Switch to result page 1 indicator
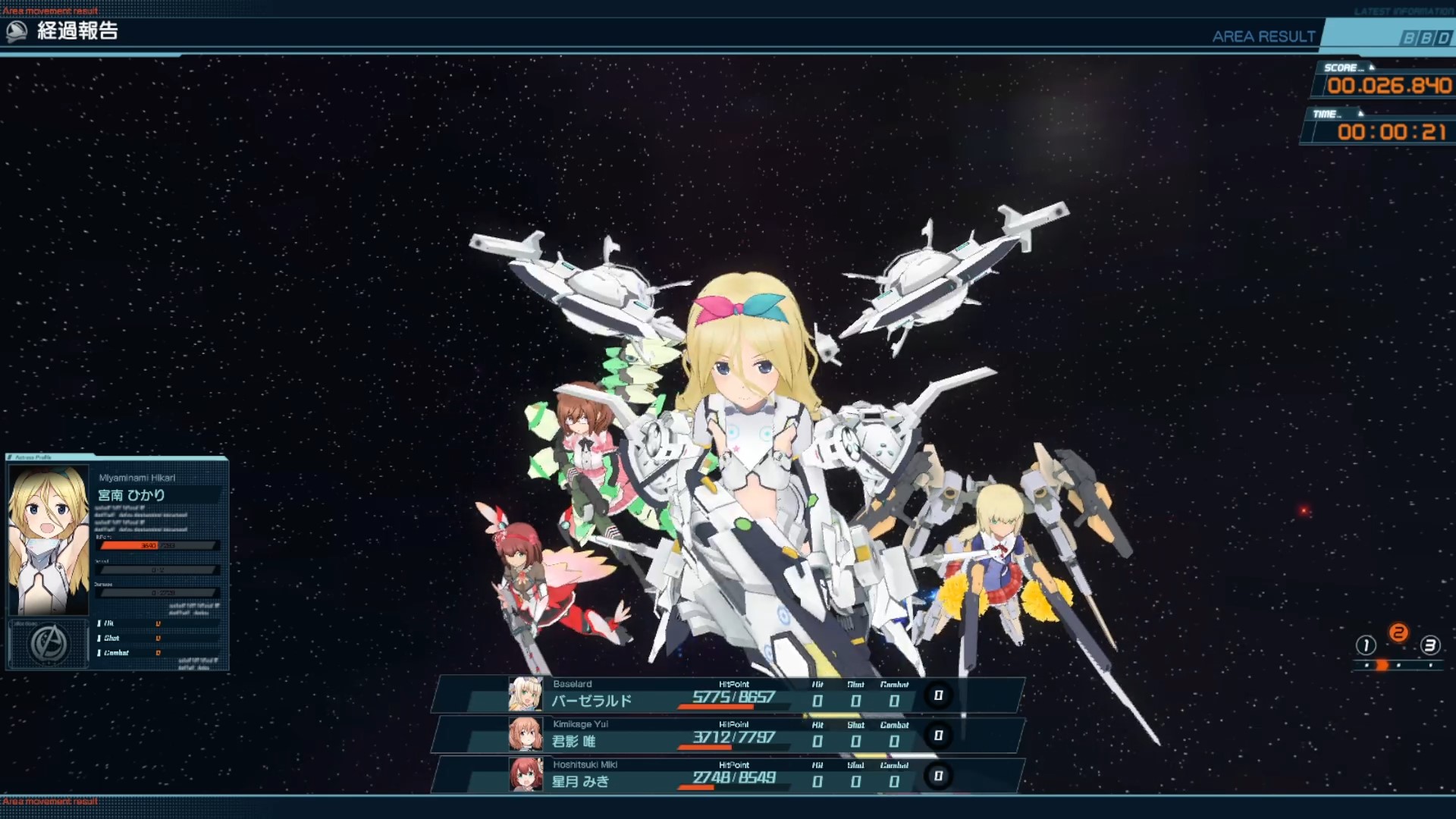This screenshot has width=1456, height=819. [1366, 645]
